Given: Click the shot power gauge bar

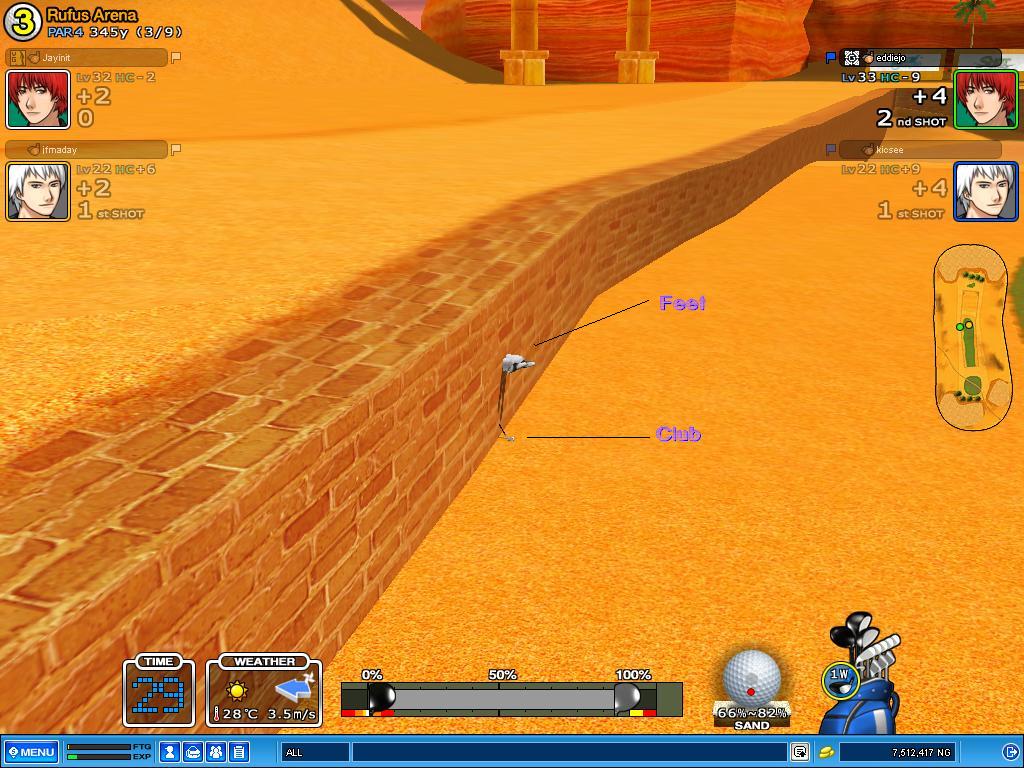Looking at the screenshot, I should (x=500, y=698).
